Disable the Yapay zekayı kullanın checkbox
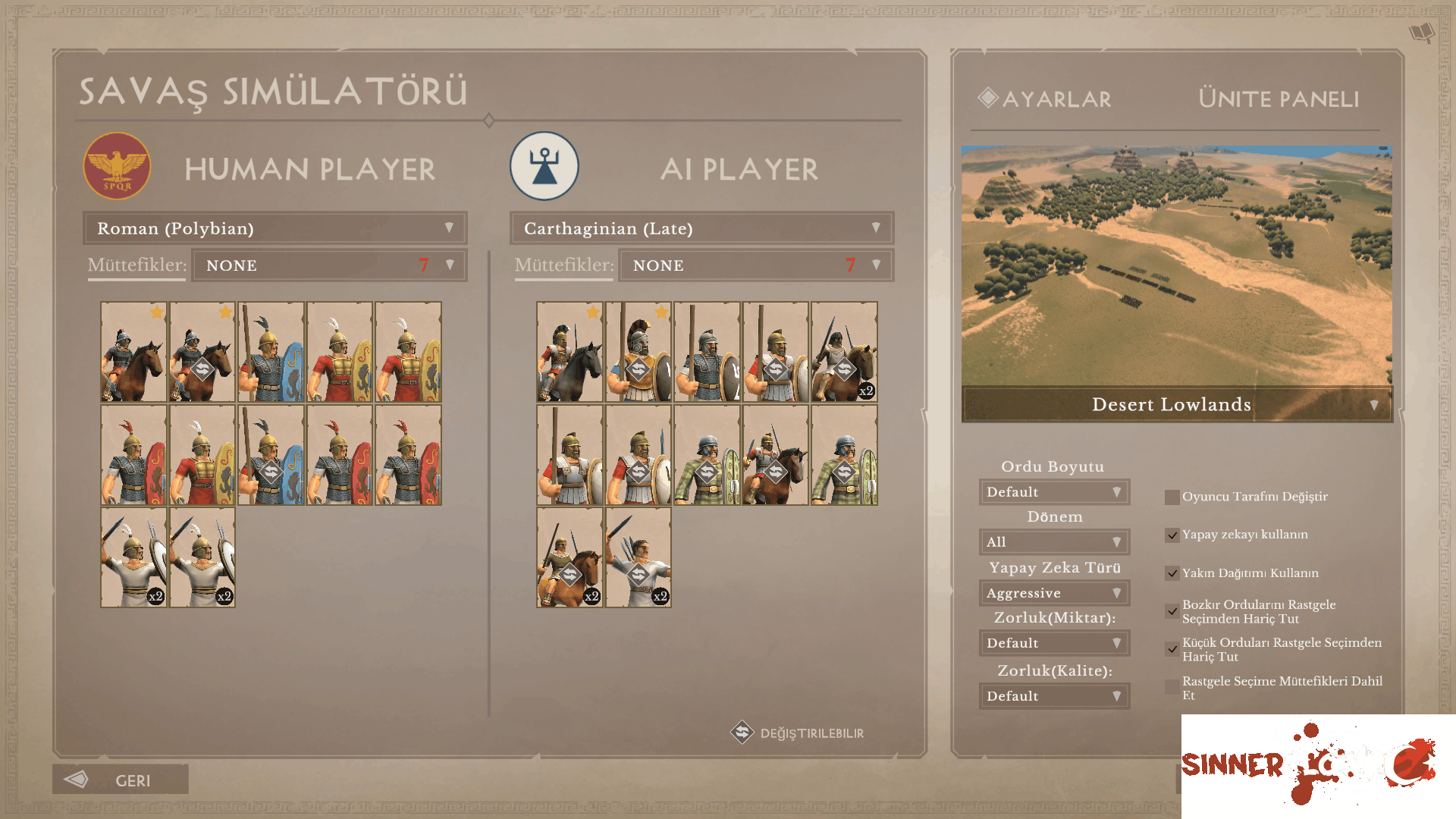Viewport: 1456px width, 819px height. pyautogui.click(x=1171, y=534)
